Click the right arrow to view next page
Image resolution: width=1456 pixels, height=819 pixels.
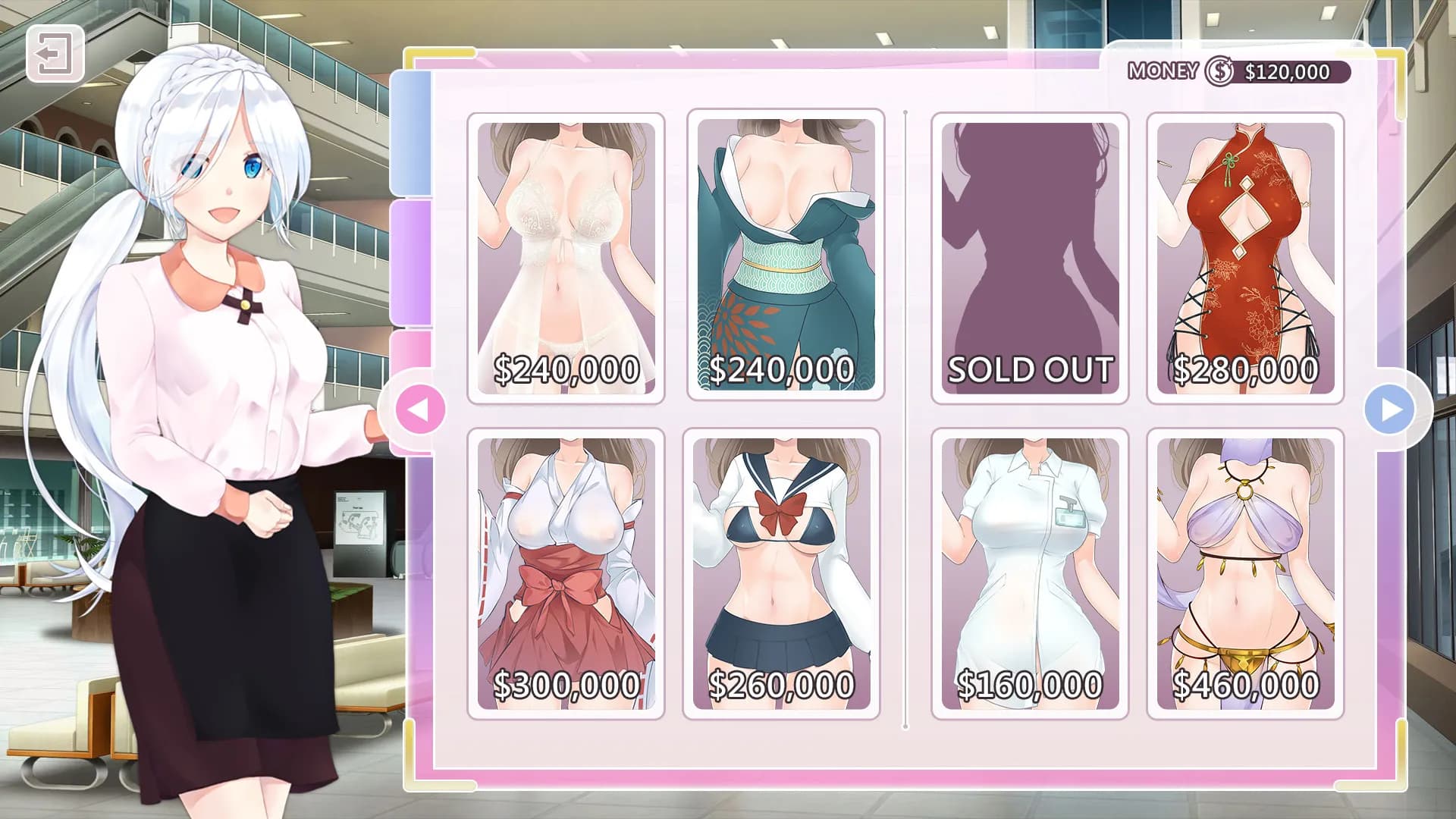click(x=1391, y=407)
